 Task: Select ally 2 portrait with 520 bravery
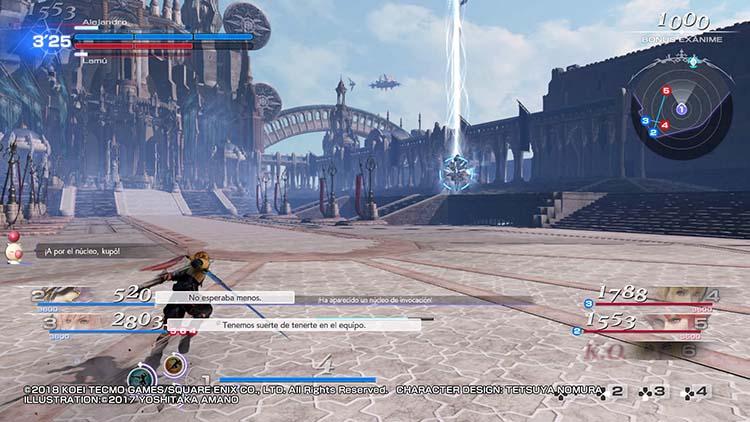[62, 294]
